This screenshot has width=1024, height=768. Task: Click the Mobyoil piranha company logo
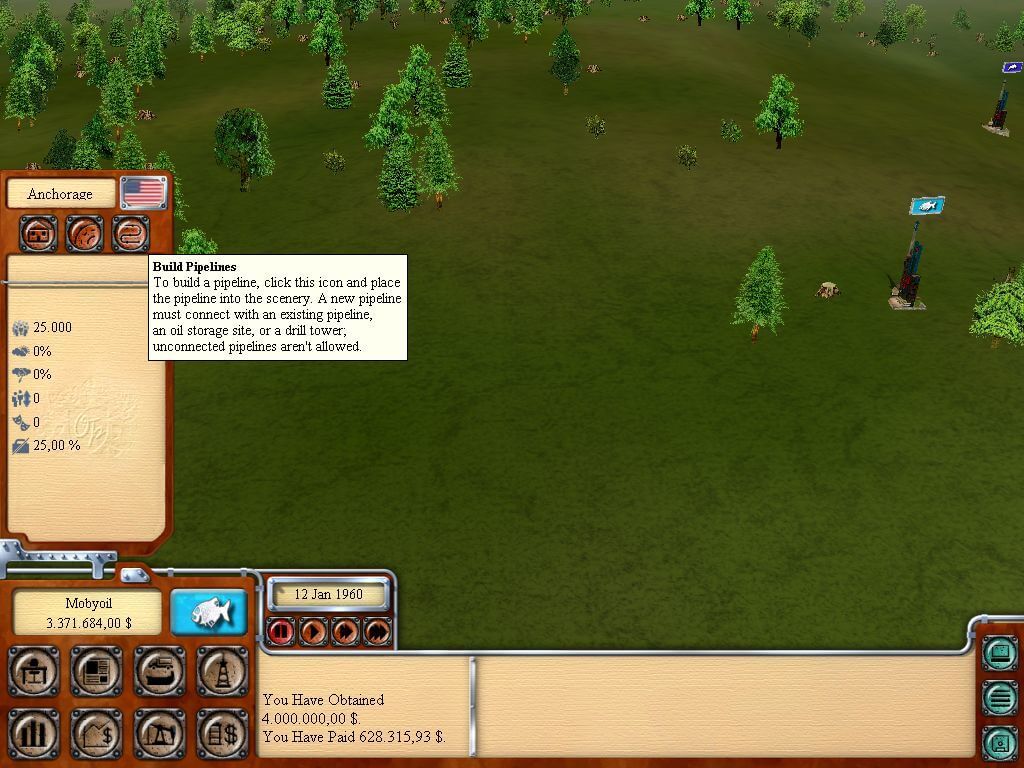tap(209, 611)
